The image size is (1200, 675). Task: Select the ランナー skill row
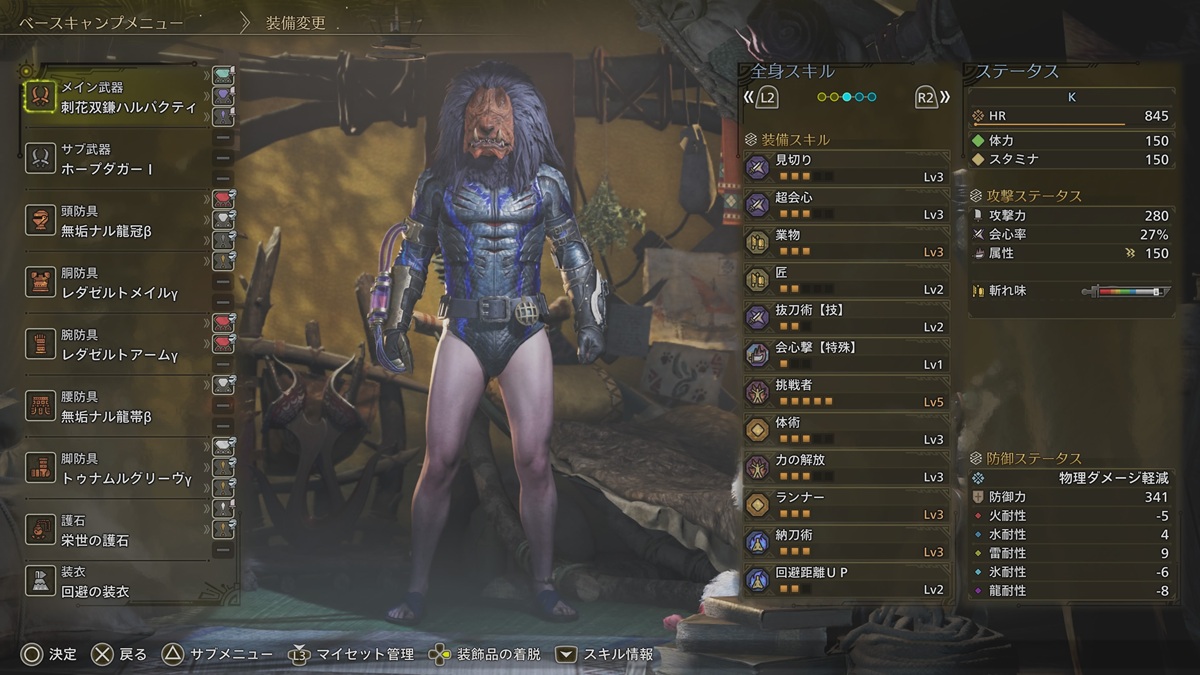(x=845, y=505)
